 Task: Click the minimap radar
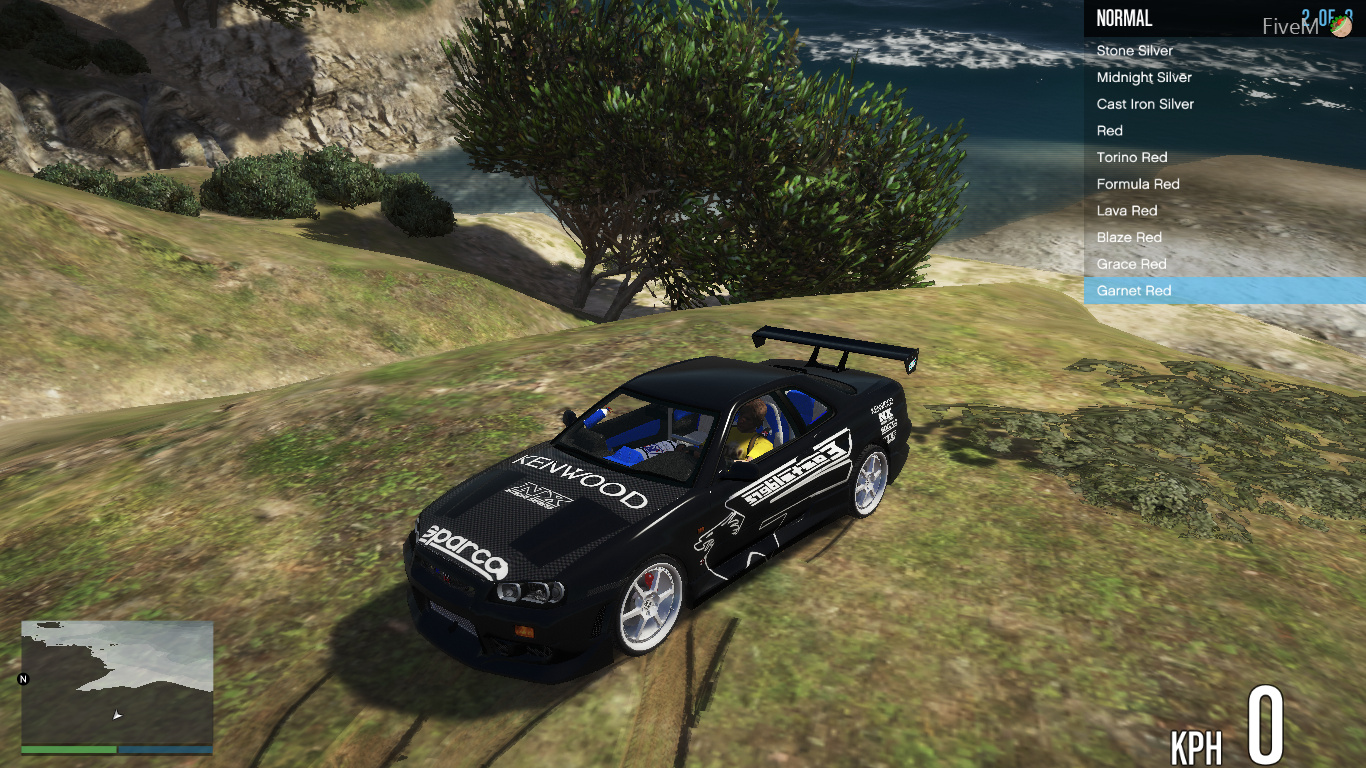pos(117,682)
